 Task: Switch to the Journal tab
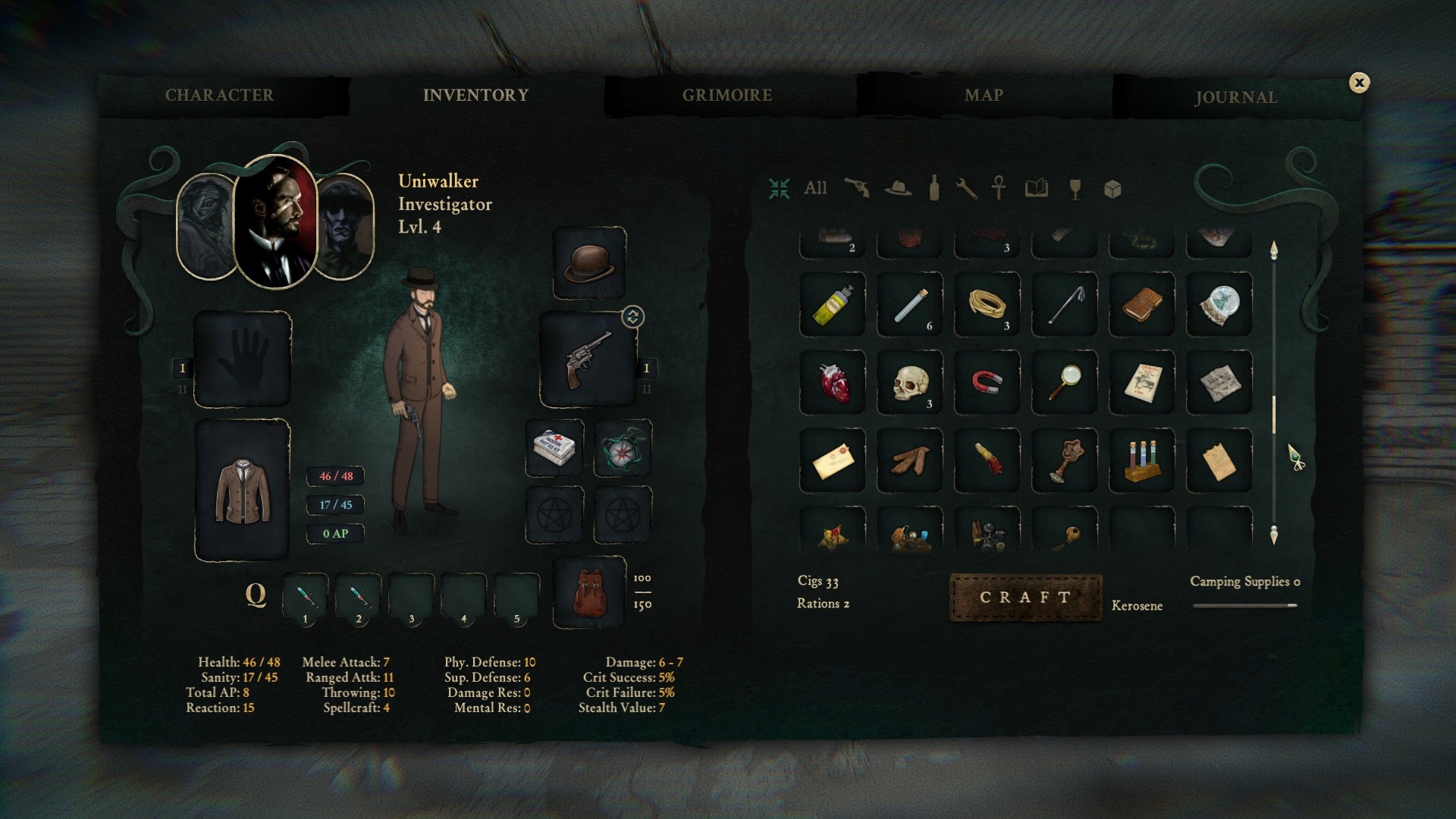coord(1236,97)
